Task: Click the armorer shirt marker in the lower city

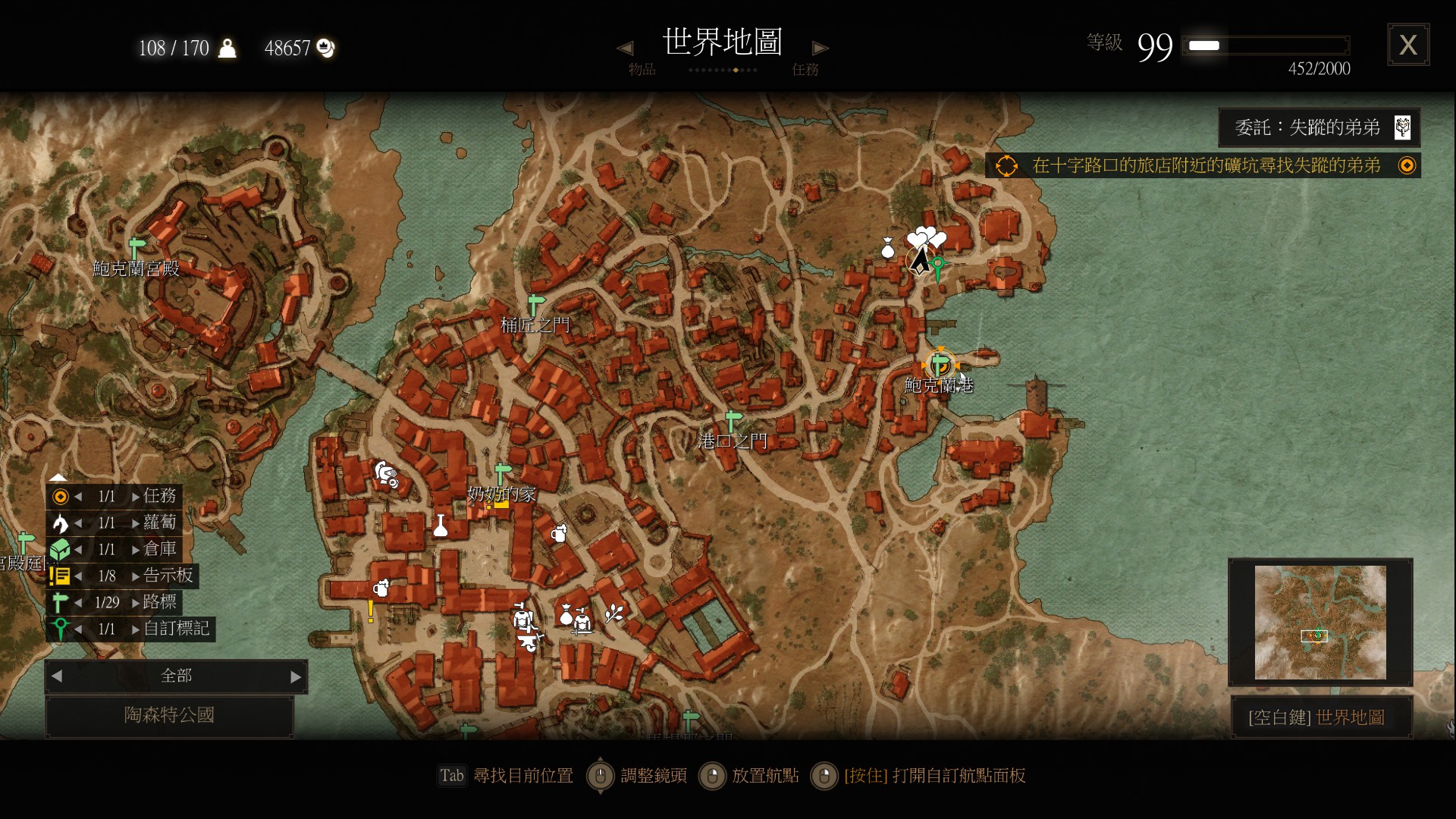Action: click(523, 618)
